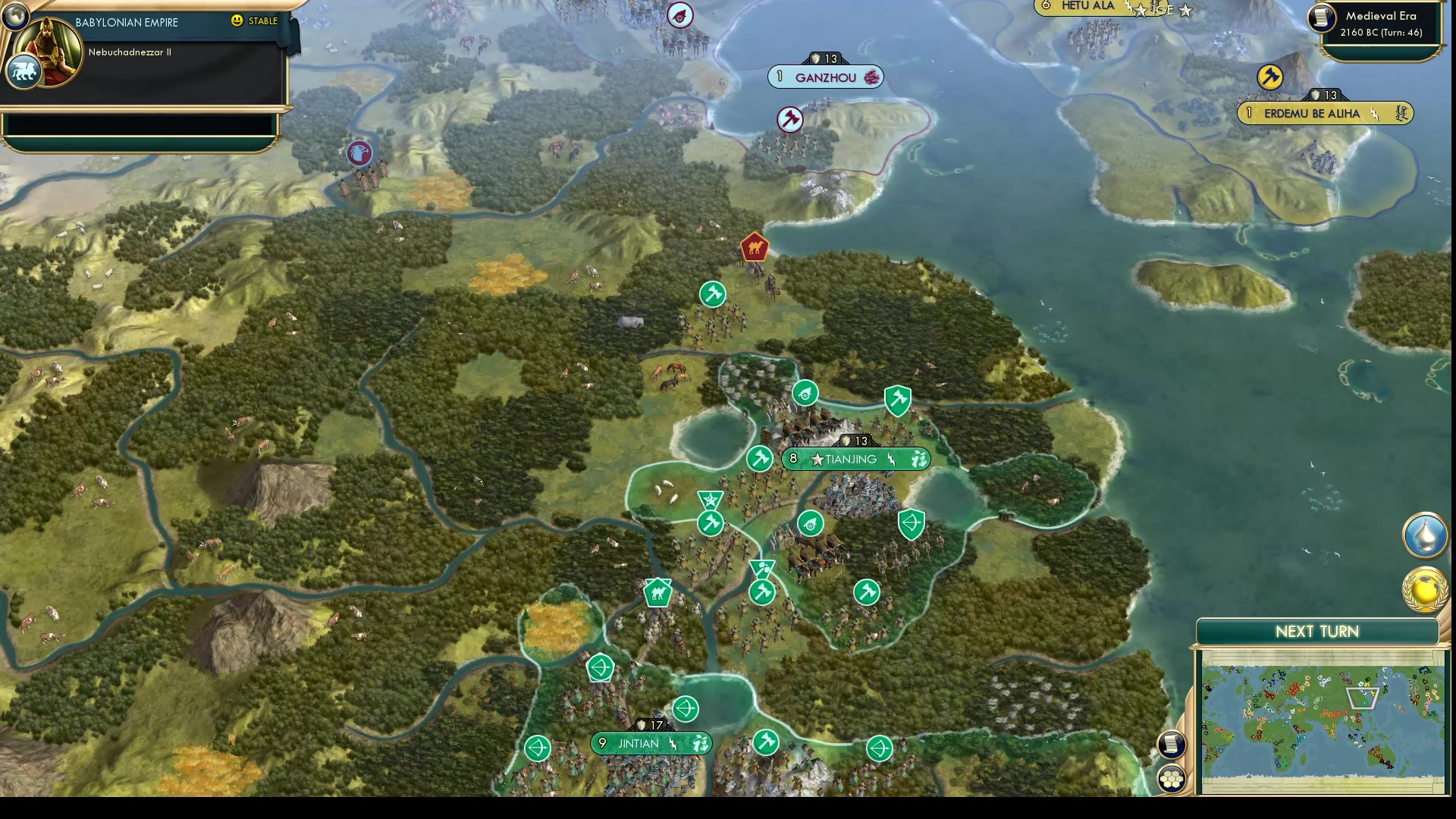
Task: Select the Ganzhou city name label
Action: pos(824,77)
